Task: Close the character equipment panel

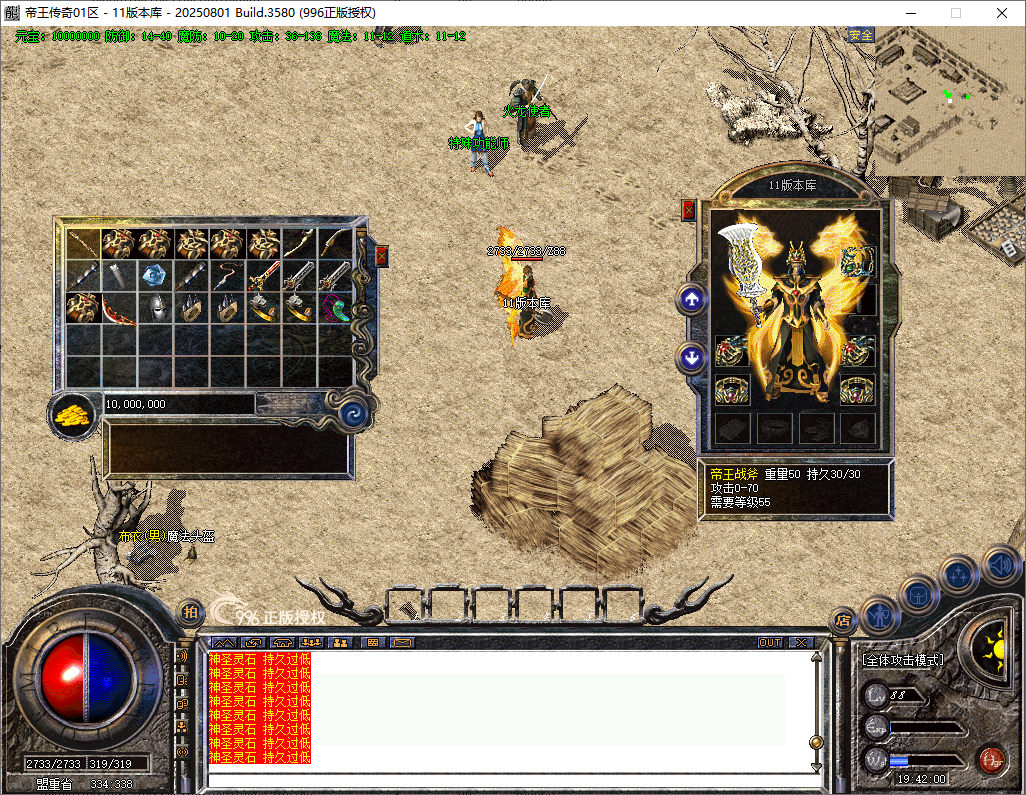Action: [688, 210]
